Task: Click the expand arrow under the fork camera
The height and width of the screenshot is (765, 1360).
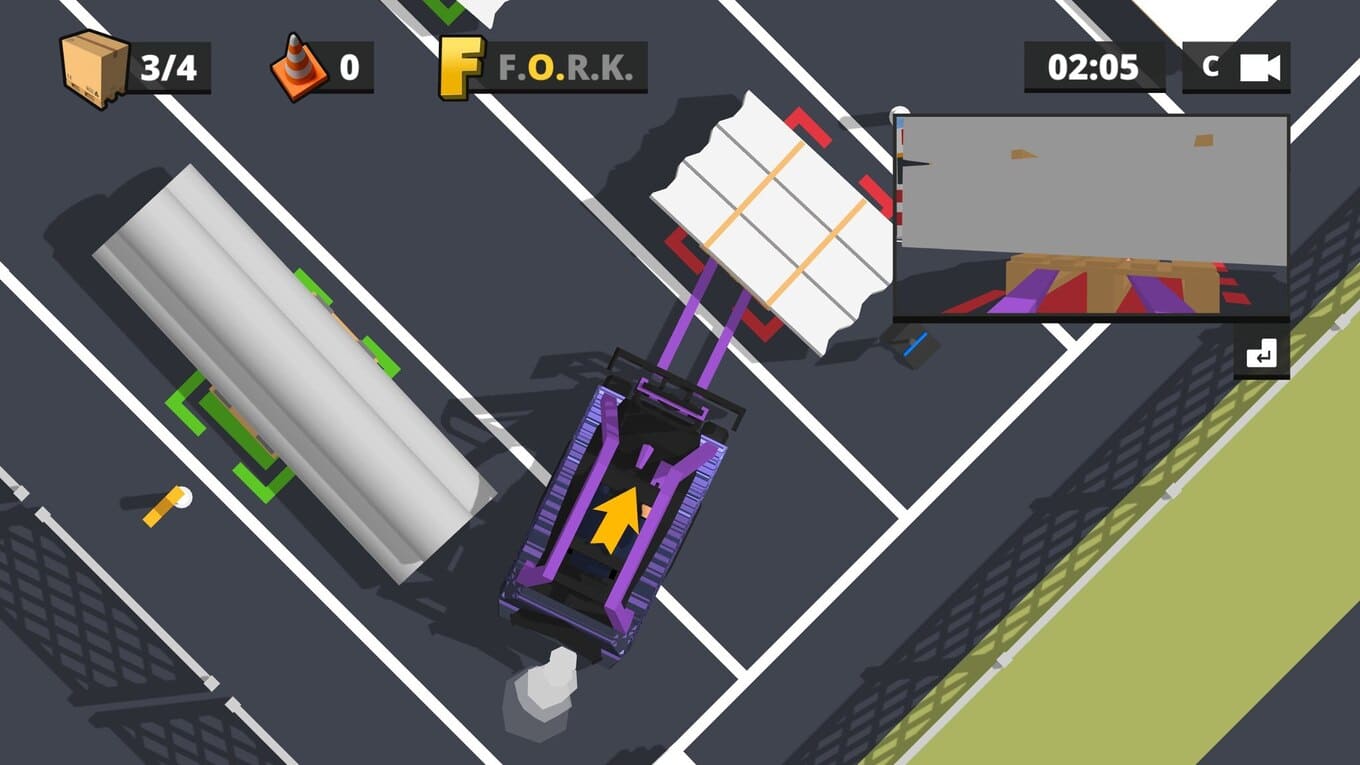Action: [x=1261, y=354]
